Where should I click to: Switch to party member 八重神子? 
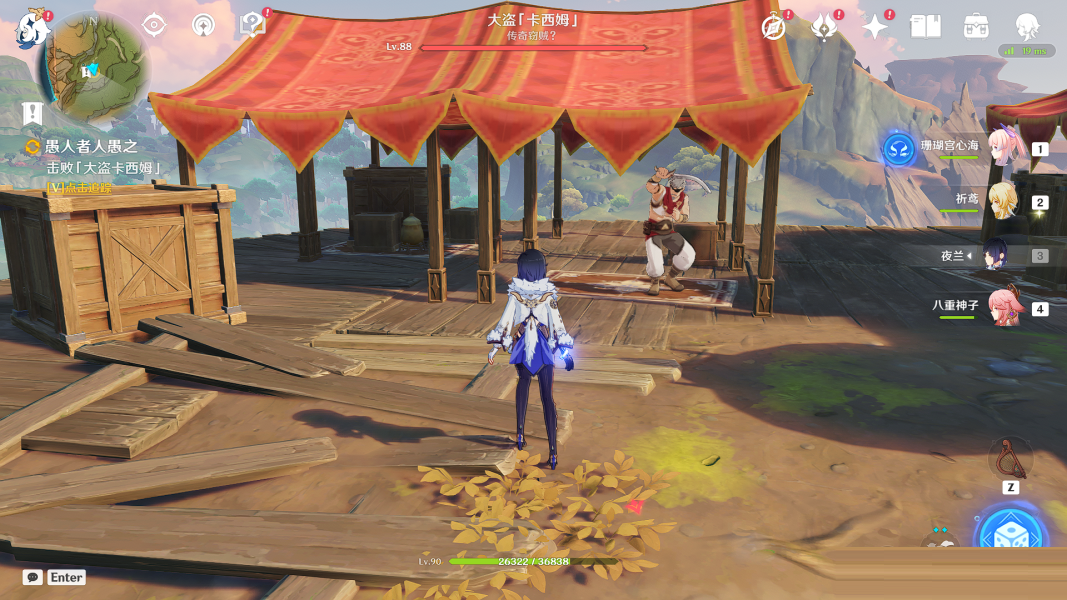[x=1001, y=308]
